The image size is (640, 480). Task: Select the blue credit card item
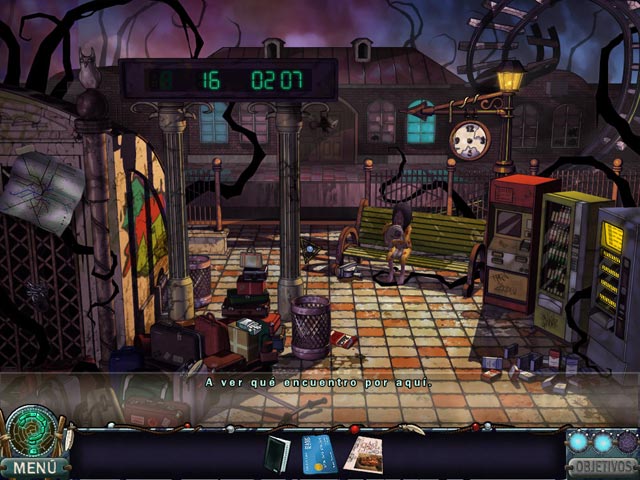(319, 453)
